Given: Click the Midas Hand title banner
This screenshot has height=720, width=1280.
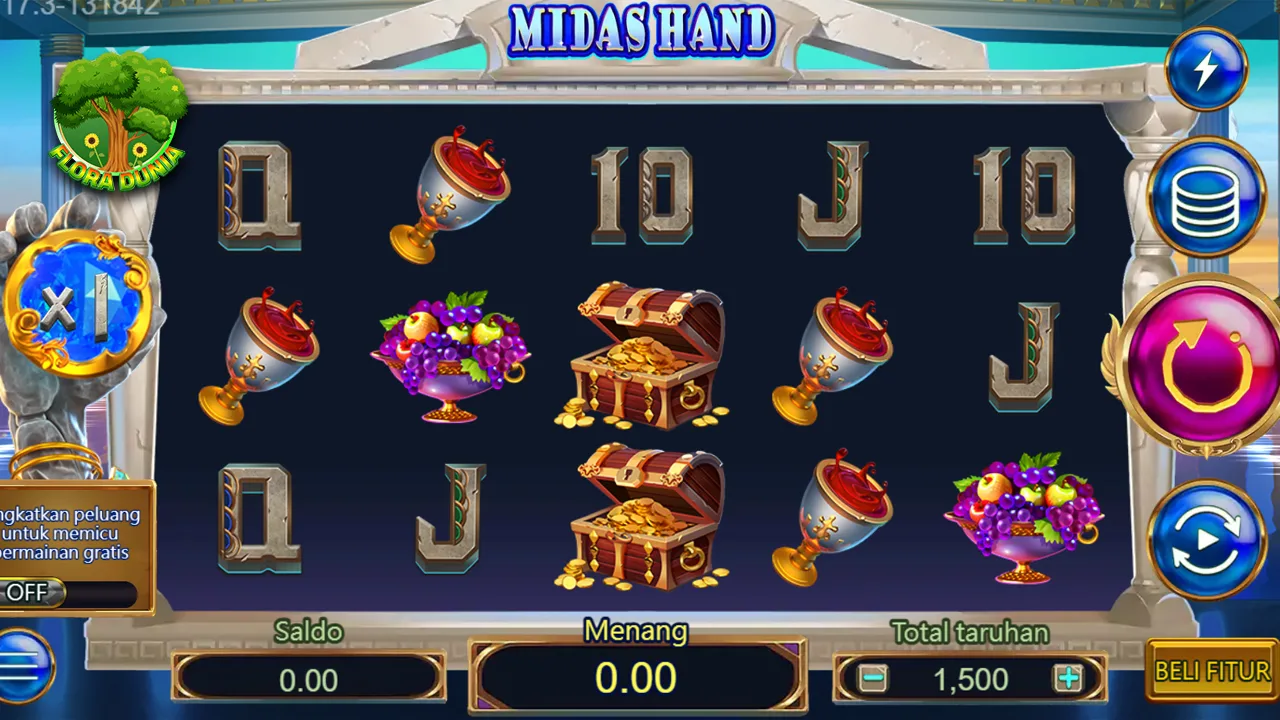Looking at the screenshot, I should point(640,32).
